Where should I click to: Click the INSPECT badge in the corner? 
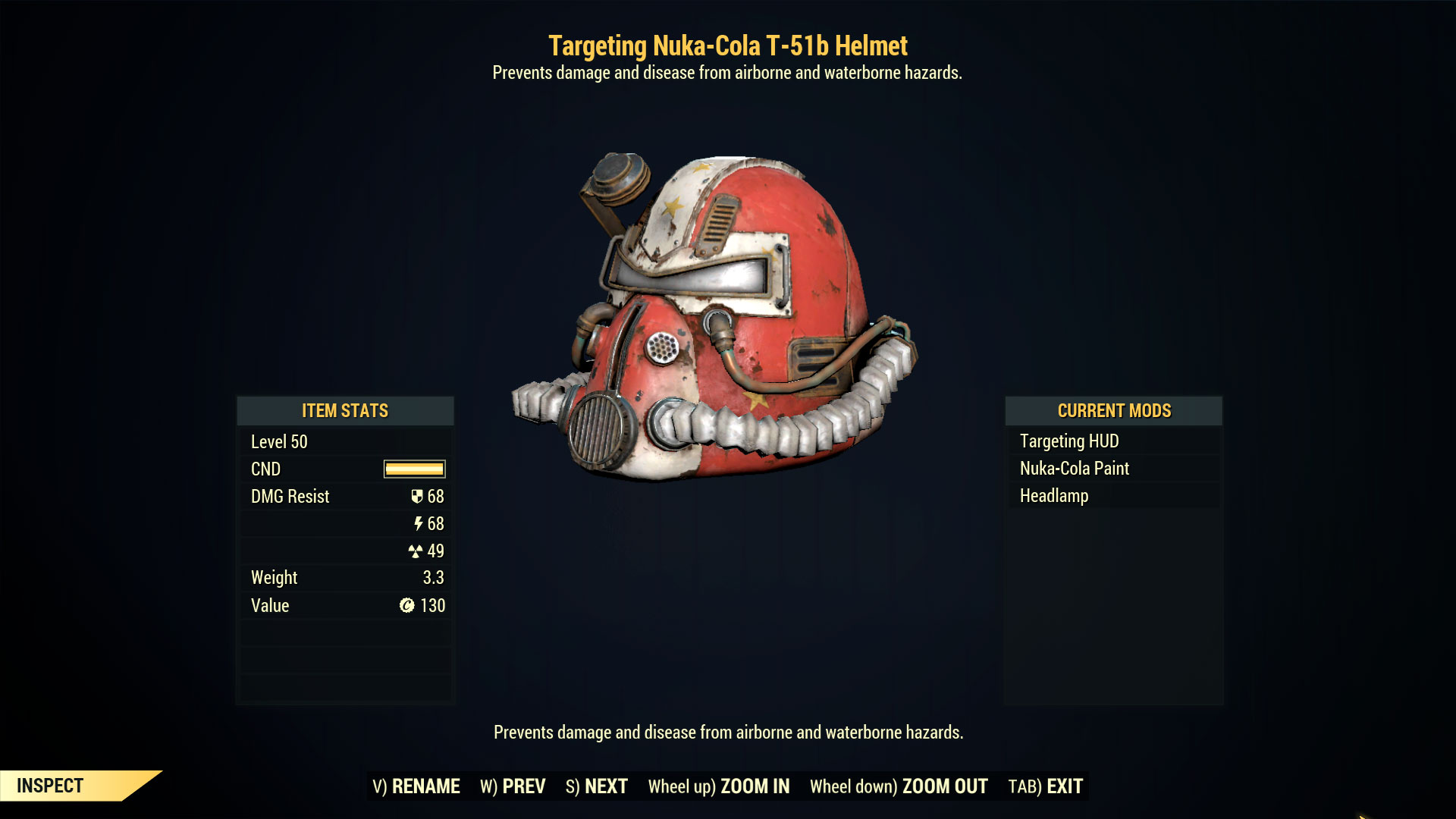tap(49, 785)
